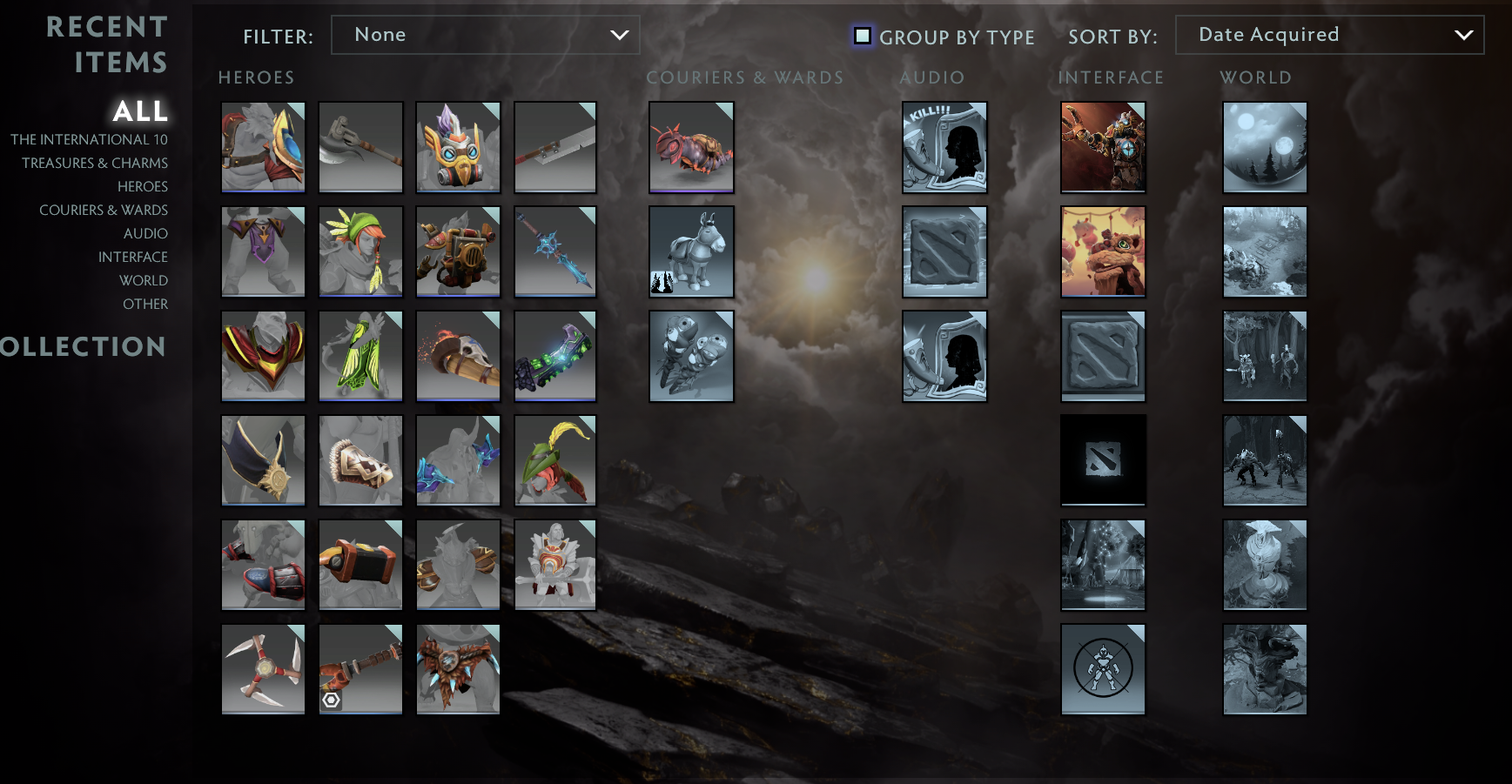Open the crossed-out robot interface icon item

tap(1103, 669)
